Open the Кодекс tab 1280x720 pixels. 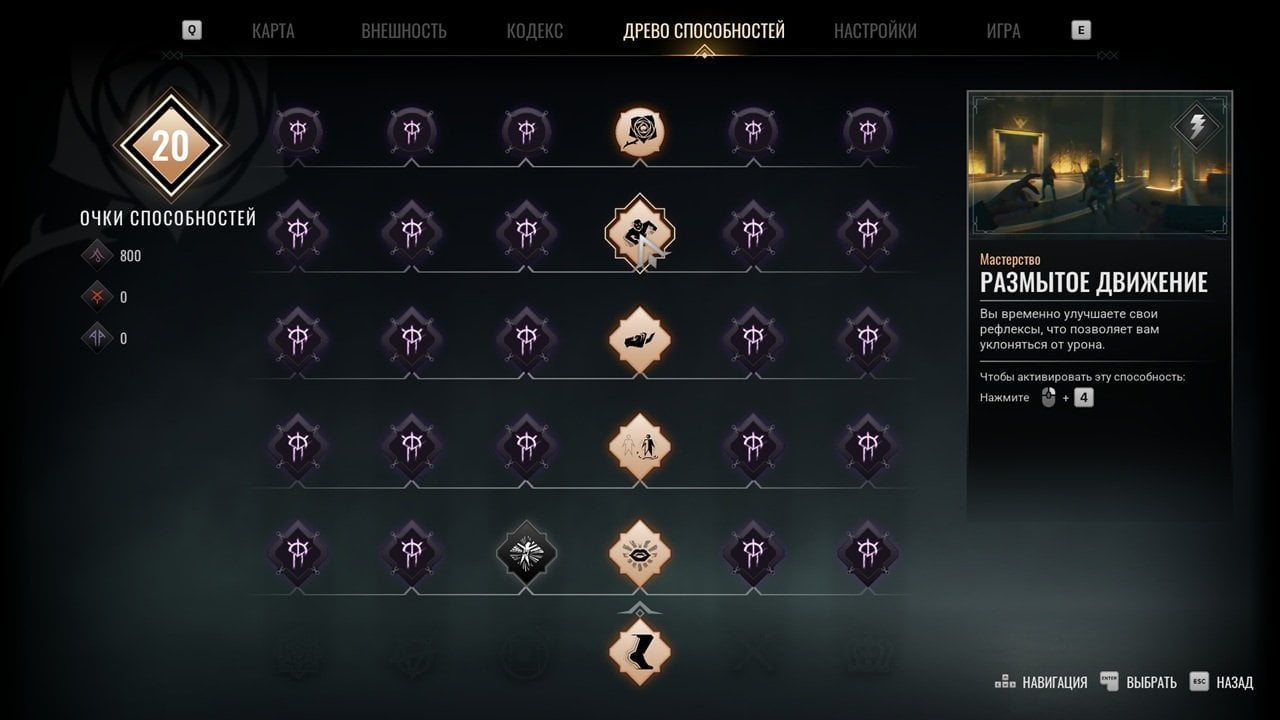[x=534, y=31]
